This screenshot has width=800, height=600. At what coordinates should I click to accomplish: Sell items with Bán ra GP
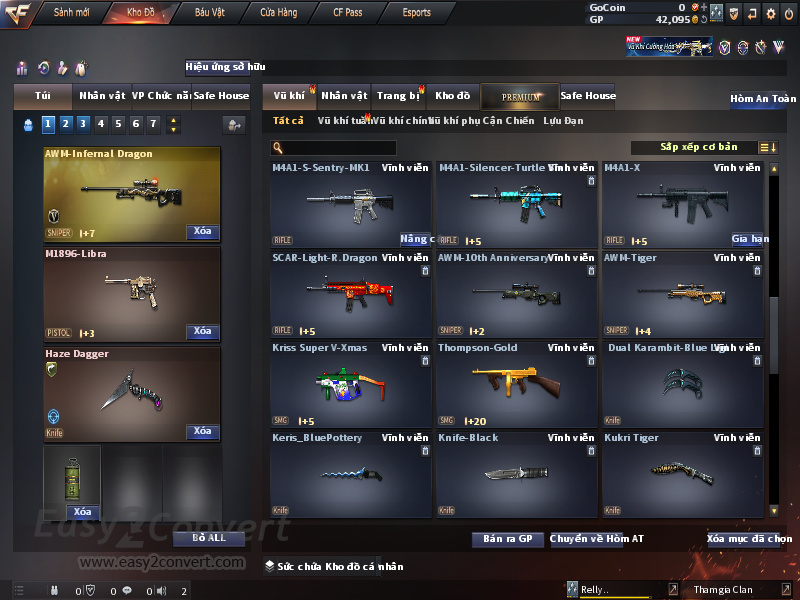(507, 539)
